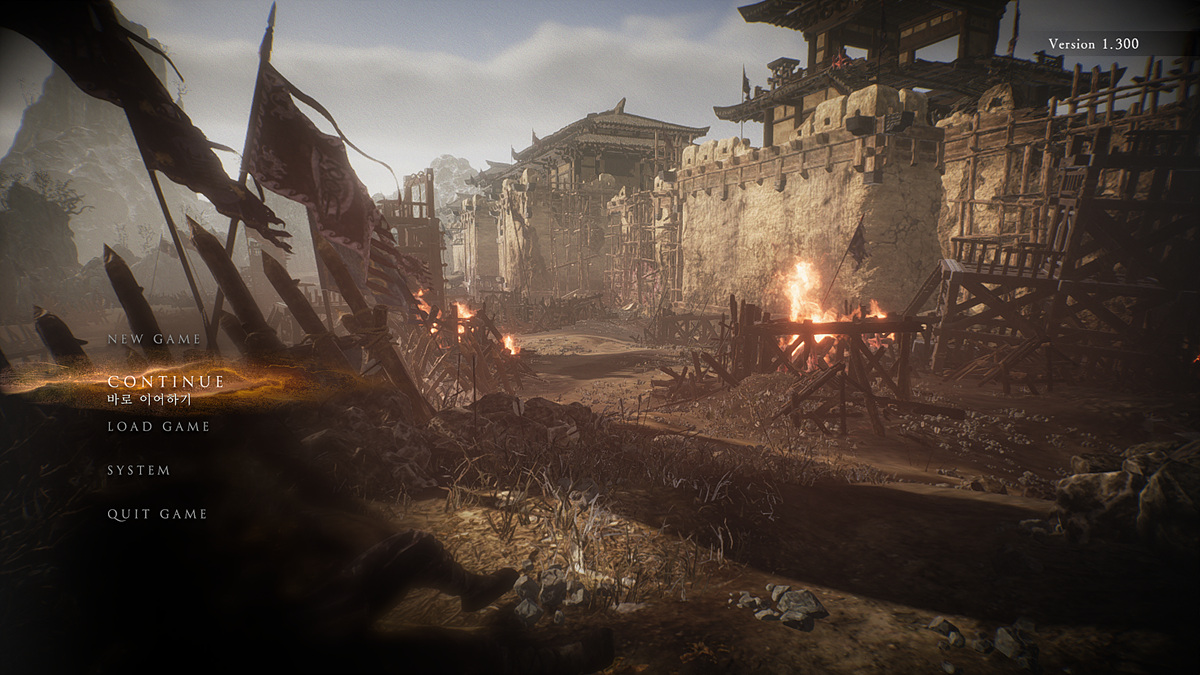Open the System settings
This screenshot has width=1200, height=675.
tap(139, 470)
